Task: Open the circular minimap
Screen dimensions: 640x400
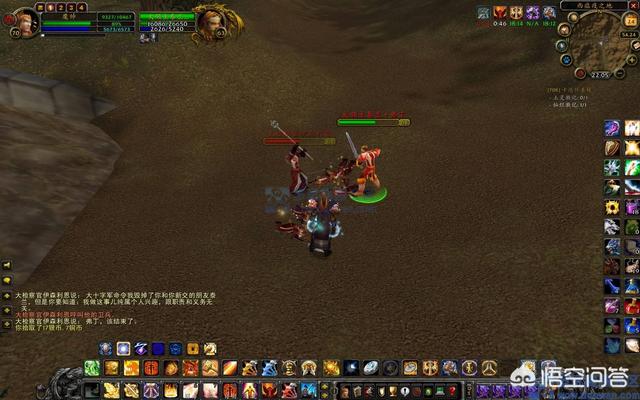Action: pos(597,41)
